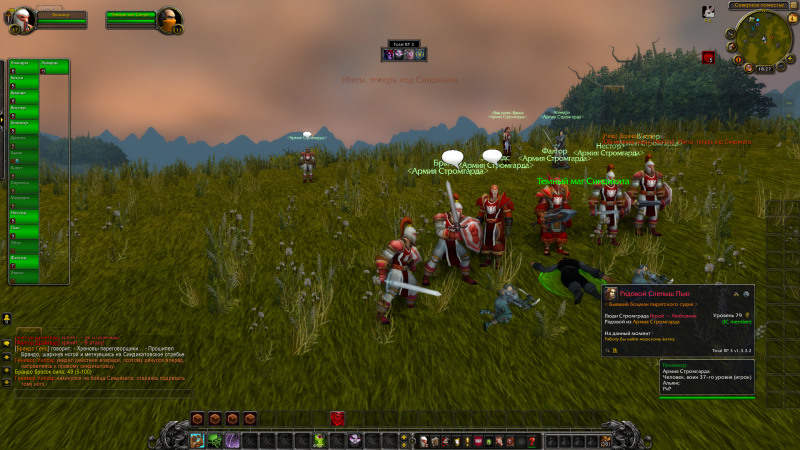Open the circular minimap

click(763, 40)
